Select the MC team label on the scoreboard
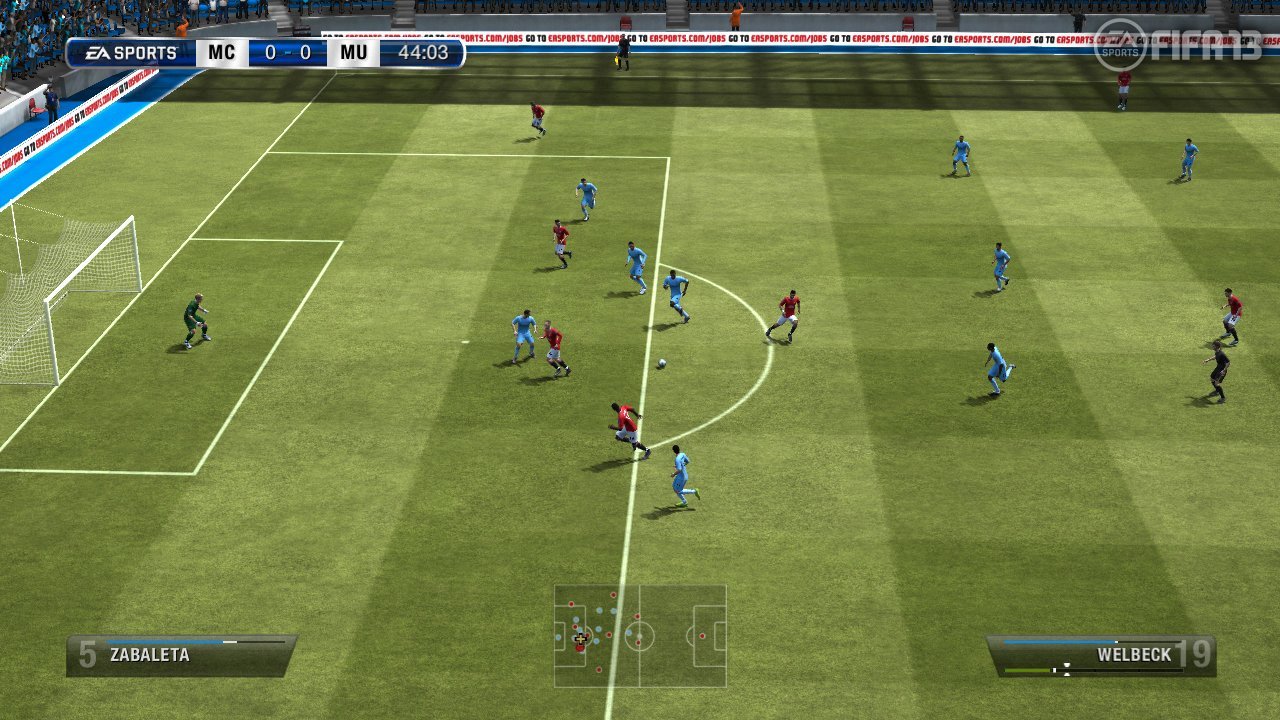Screen dimensions: 1280x720 [x=221, y=52]
